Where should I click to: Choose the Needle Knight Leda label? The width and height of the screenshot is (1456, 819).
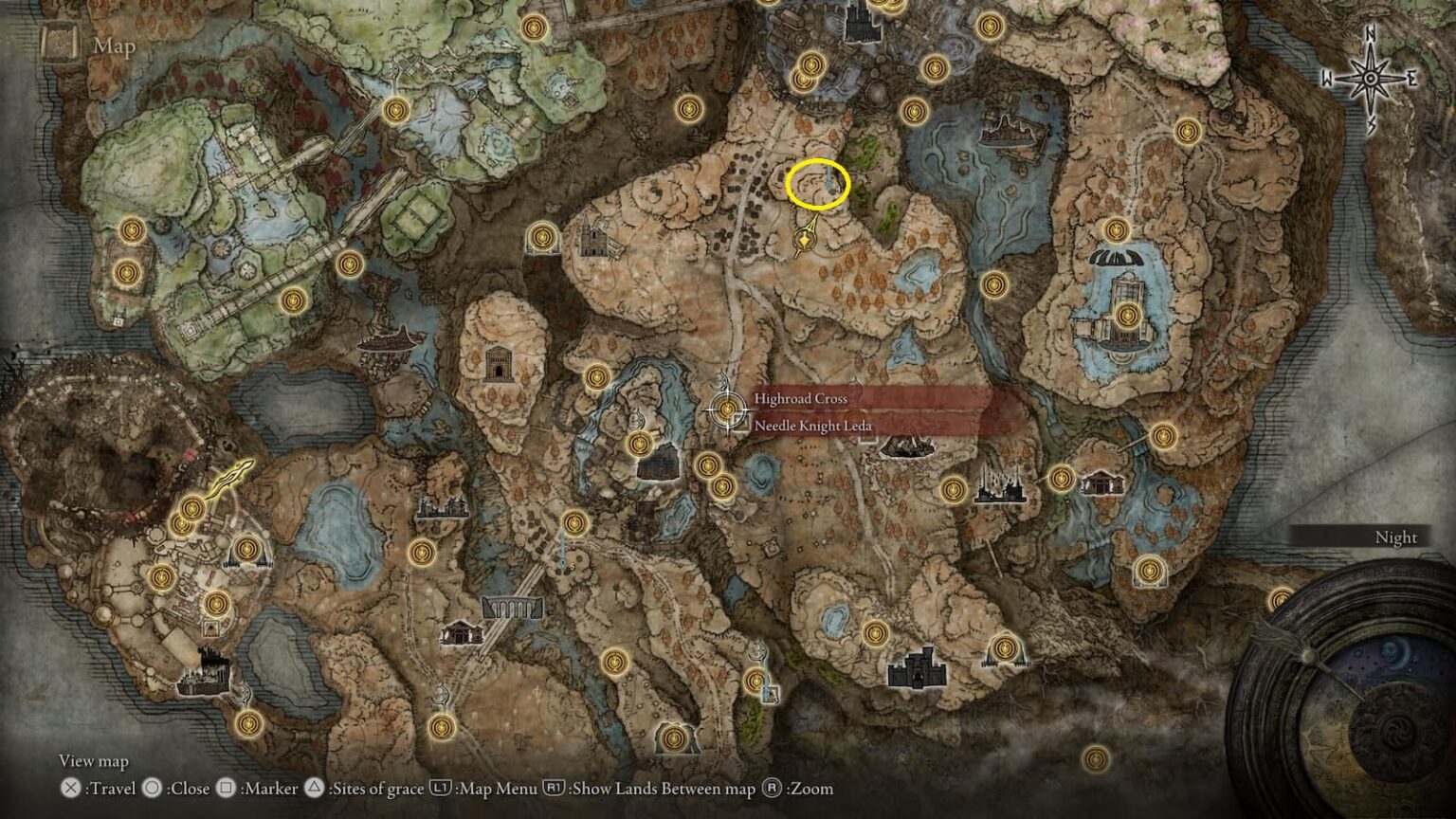[812, 426]
